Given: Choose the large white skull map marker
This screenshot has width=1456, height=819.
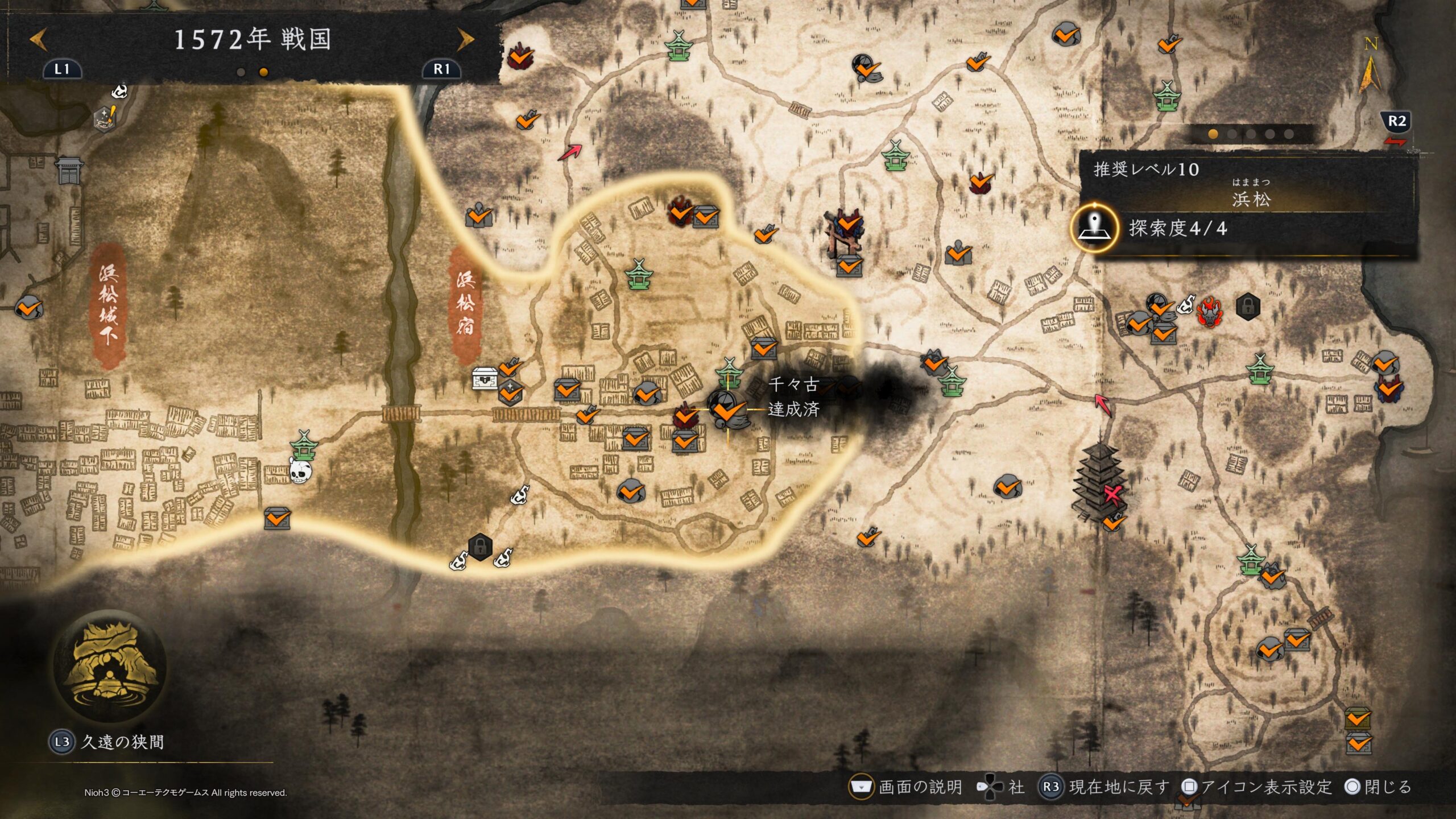Looking at the screenshot, I should coord(300,471).
